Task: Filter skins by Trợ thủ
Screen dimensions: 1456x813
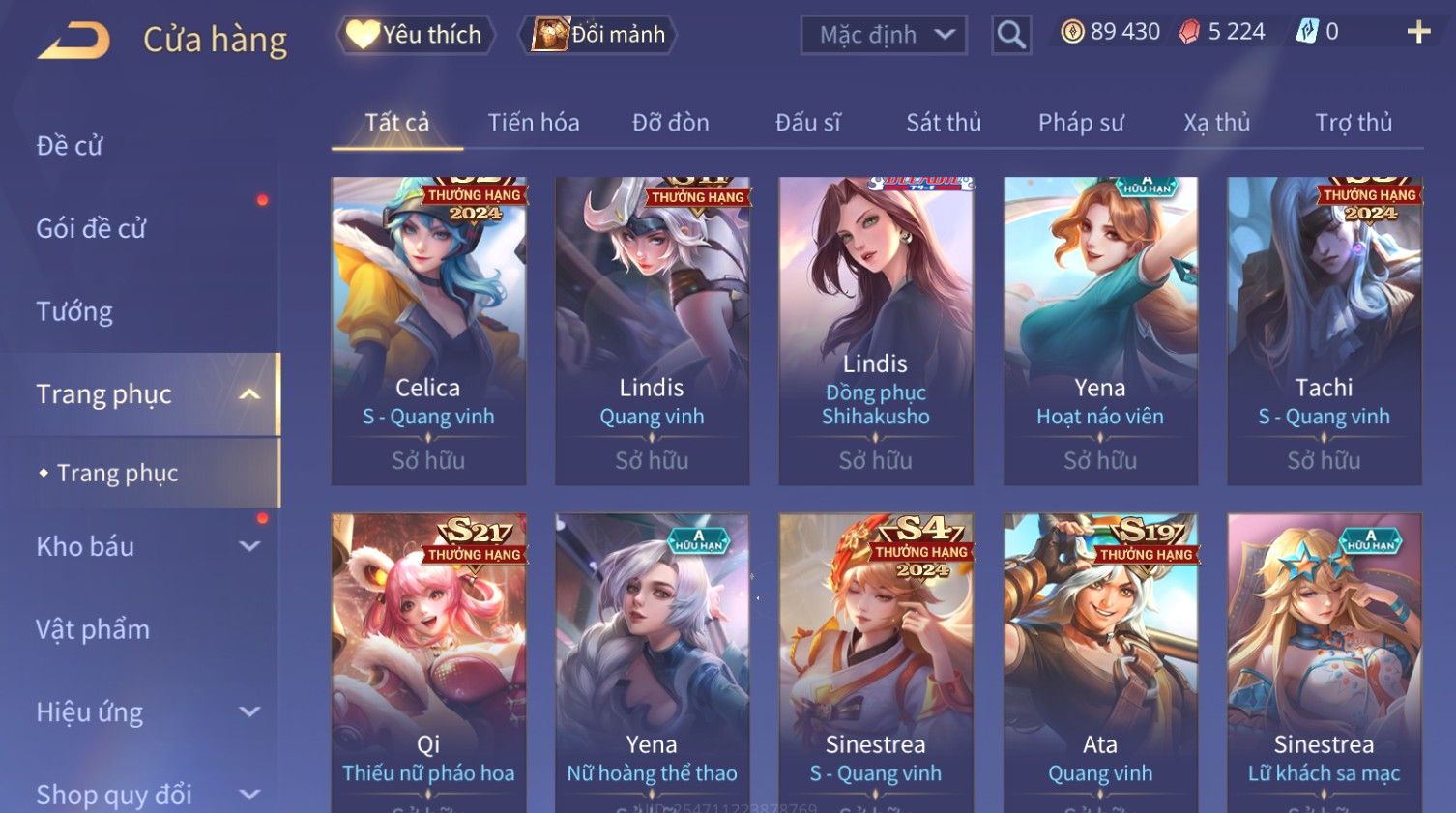Action: (x=1353, y=123)
